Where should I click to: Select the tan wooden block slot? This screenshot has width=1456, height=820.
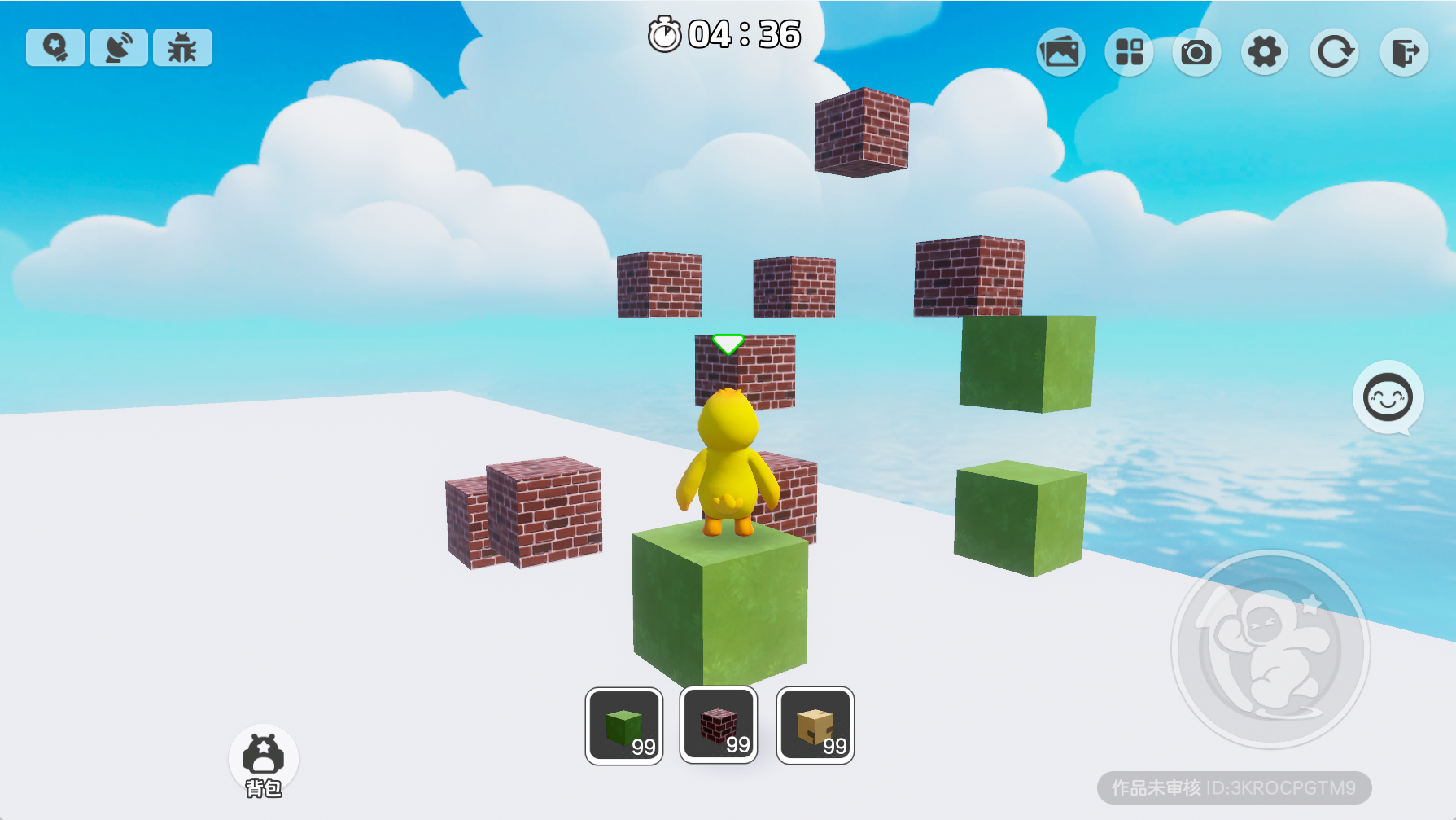tap(815, 726)
